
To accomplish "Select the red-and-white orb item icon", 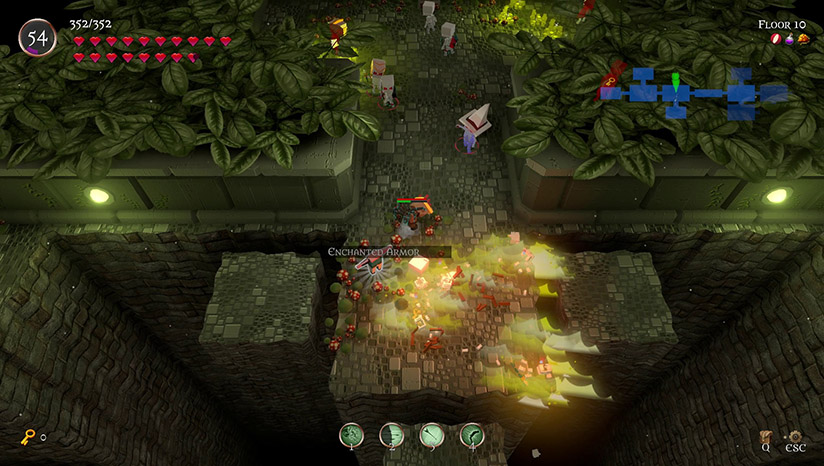I will click(x=774, y=39).
